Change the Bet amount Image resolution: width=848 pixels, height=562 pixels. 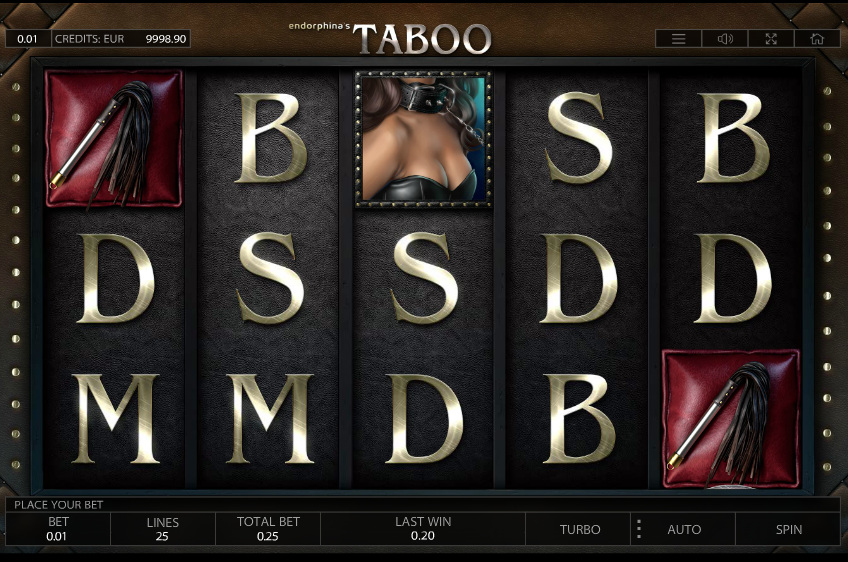click(x=58, y=529)
